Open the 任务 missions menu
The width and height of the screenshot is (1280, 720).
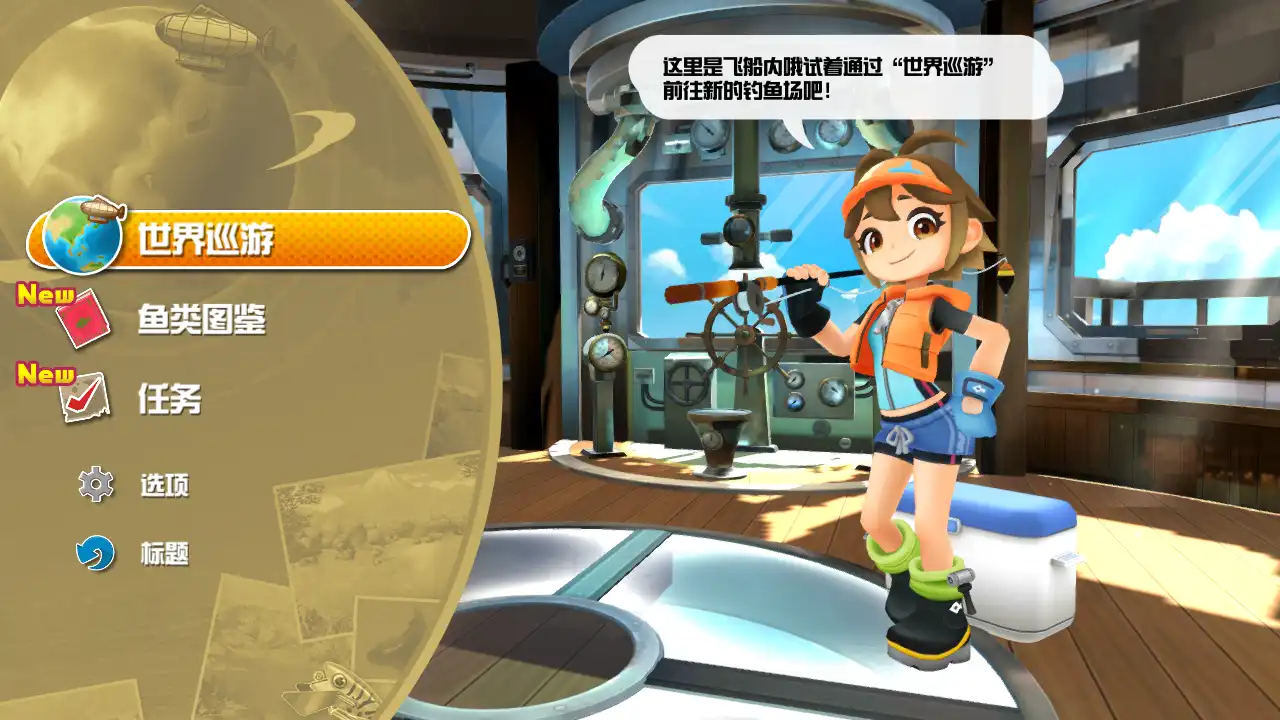(168, 400)
